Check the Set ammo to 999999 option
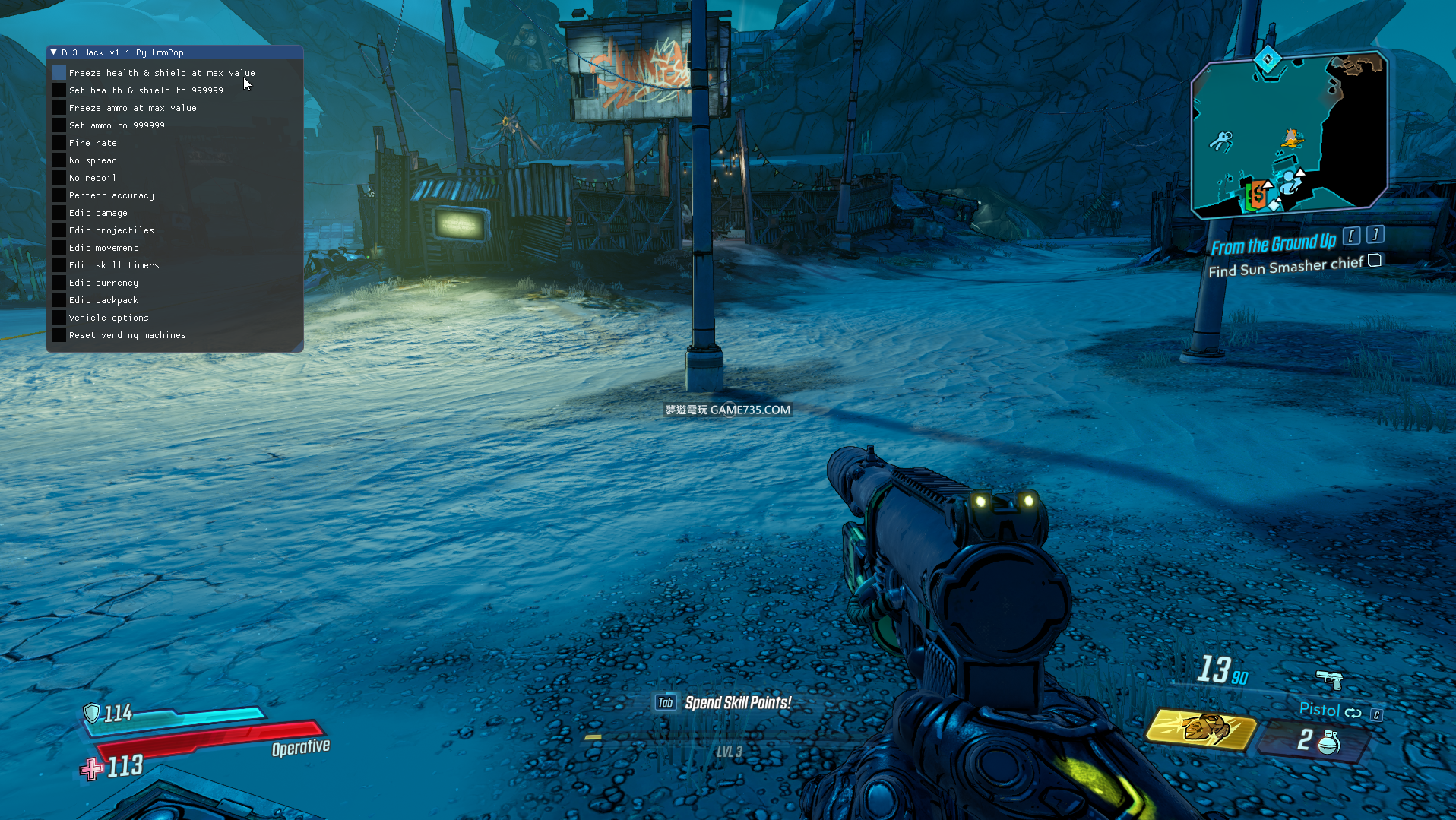This screenshot has width=1456, height=820. point(59,125)
